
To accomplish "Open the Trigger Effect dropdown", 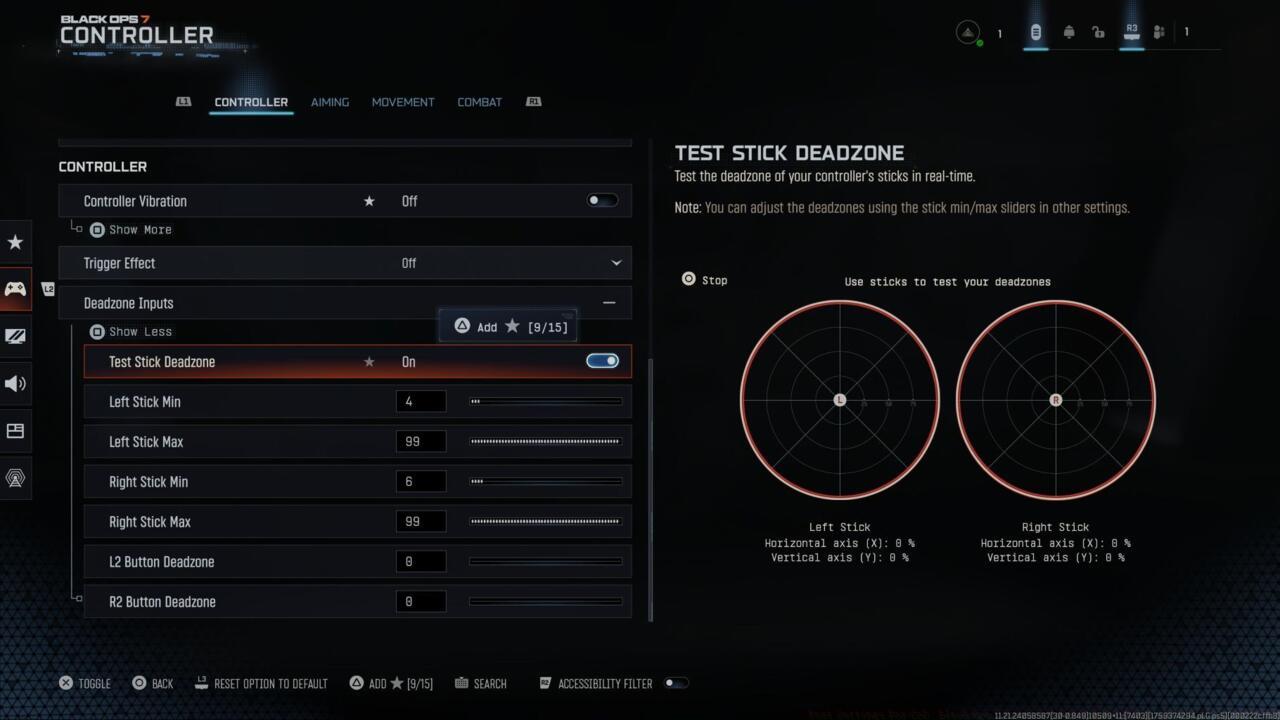I will (x=617, y=262).
